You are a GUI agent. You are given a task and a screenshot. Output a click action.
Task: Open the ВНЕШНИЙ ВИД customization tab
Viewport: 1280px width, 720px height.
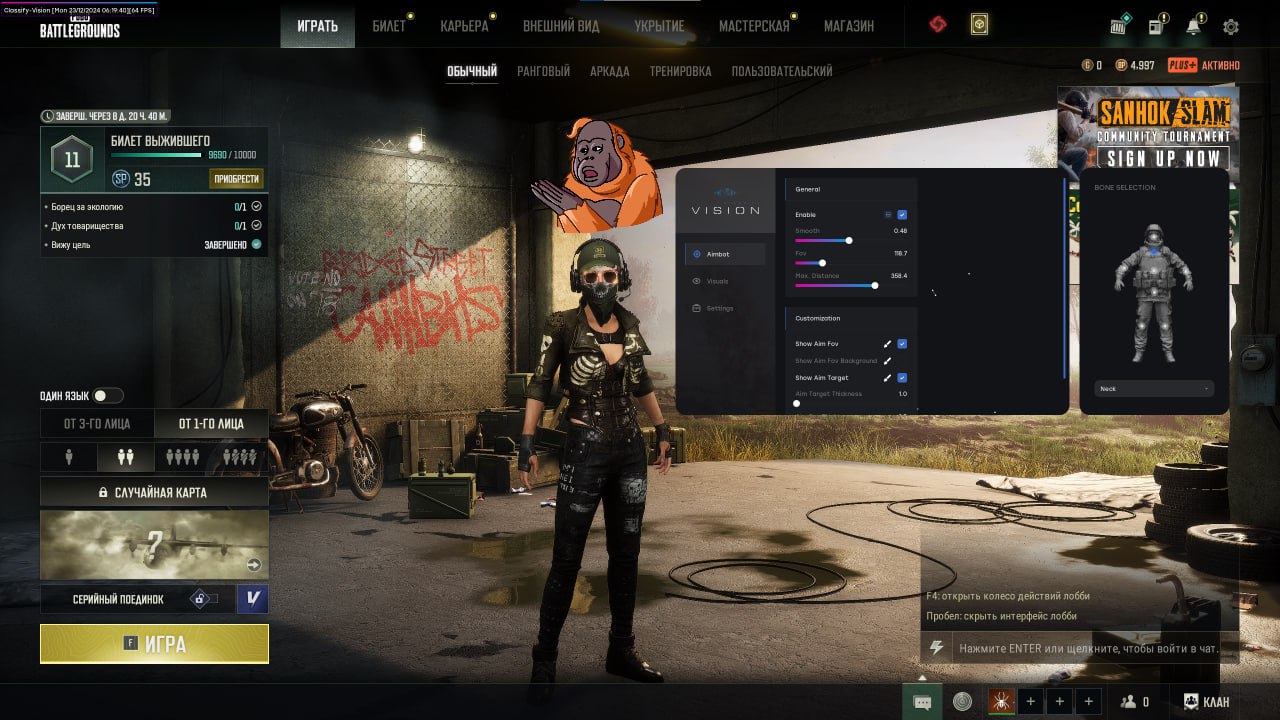coord(561,26)
